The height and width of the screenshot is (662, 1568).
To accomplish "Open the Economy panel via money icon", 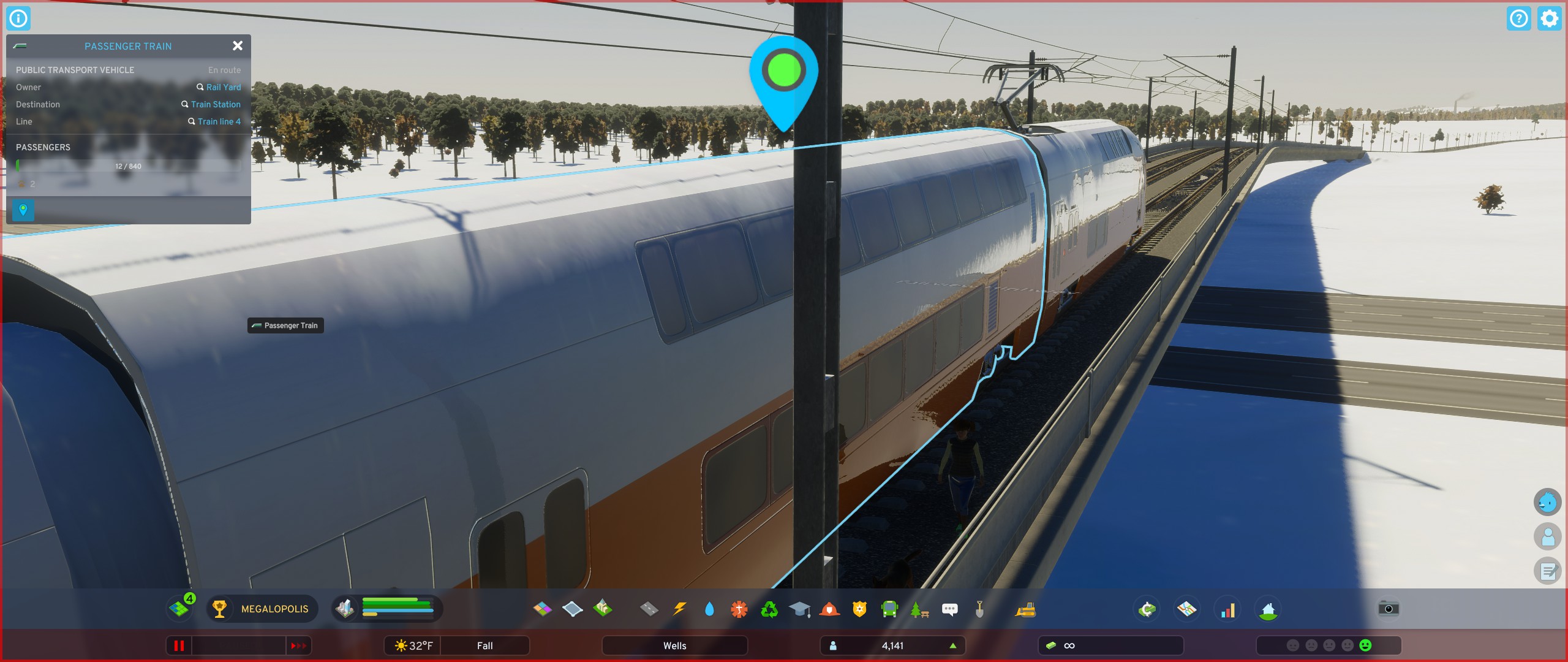I will pyautogui.click(x=1147, y=609).
